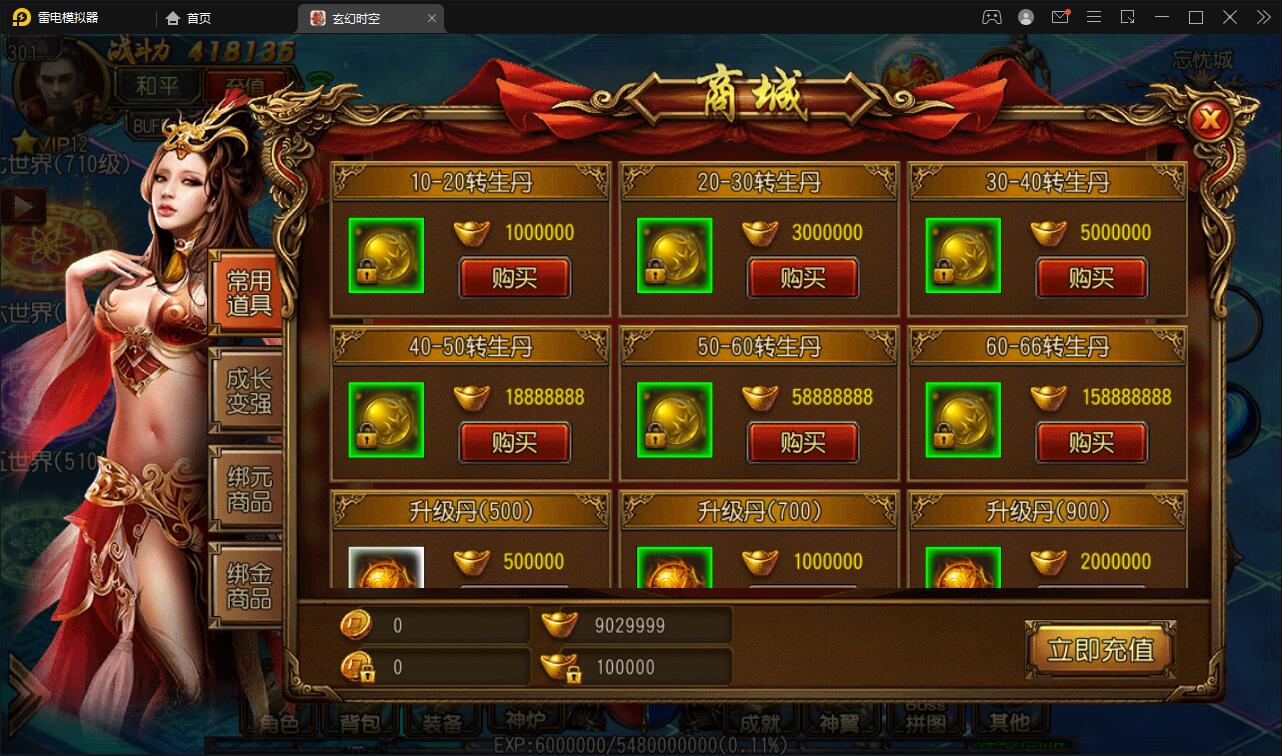Show the 绑金商品 category
This screenshot has height=756, width=1282.
click(x=248, y=586)
